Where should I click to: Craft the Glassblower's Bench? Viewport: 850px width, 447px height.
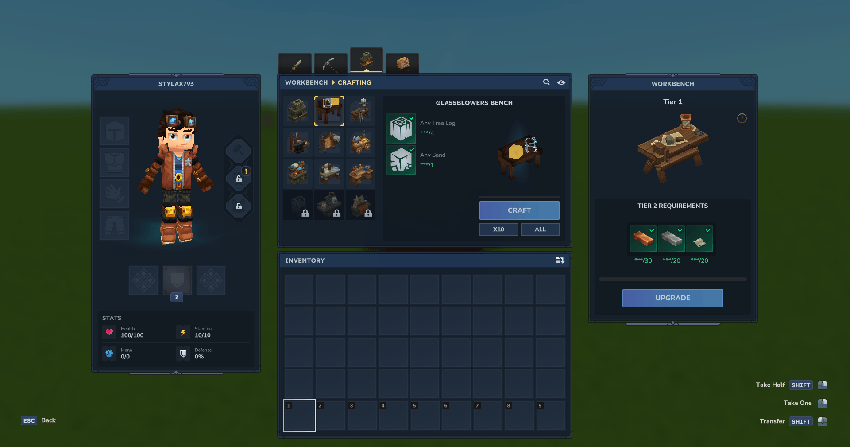(519, 210)
